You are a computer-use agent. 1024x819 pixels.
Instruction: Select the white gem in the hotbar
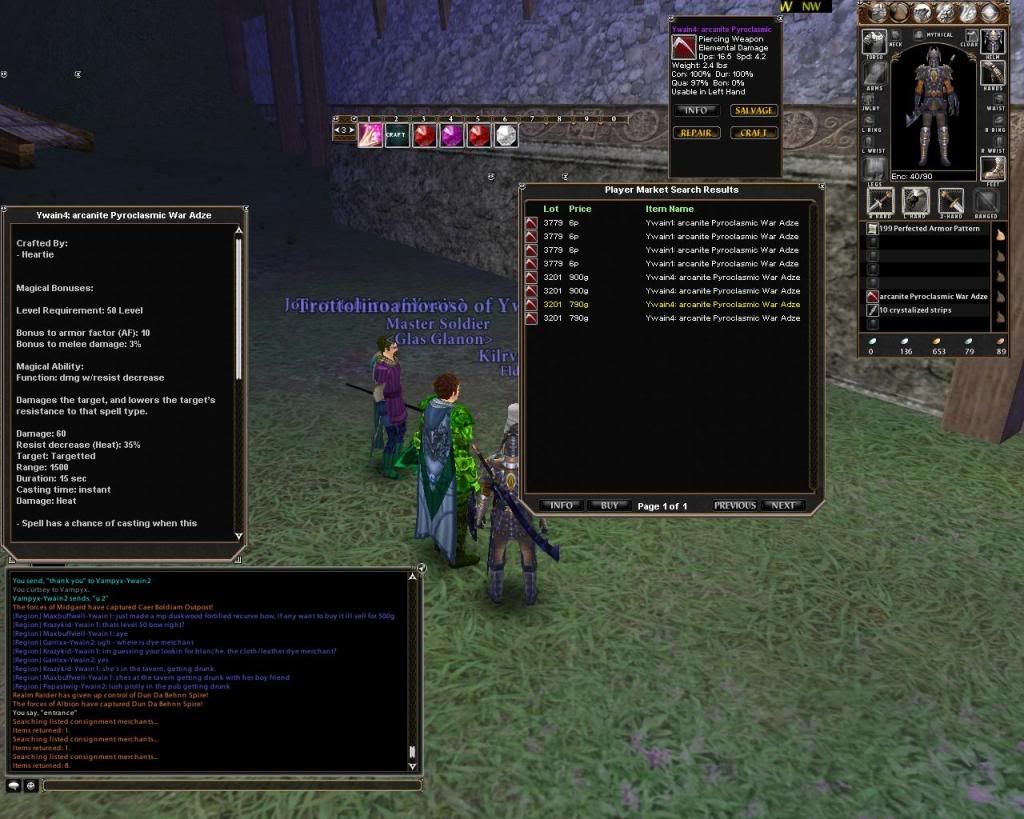pyautogui.click(x=507, y=134)
